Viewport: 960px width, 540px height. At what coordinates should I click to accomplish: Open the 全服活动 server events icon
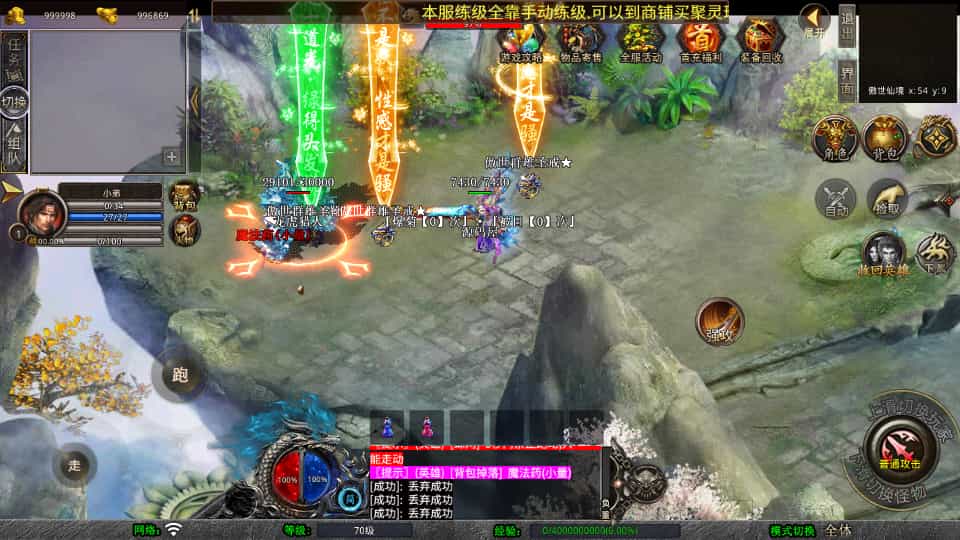click(x=640, y=41)
